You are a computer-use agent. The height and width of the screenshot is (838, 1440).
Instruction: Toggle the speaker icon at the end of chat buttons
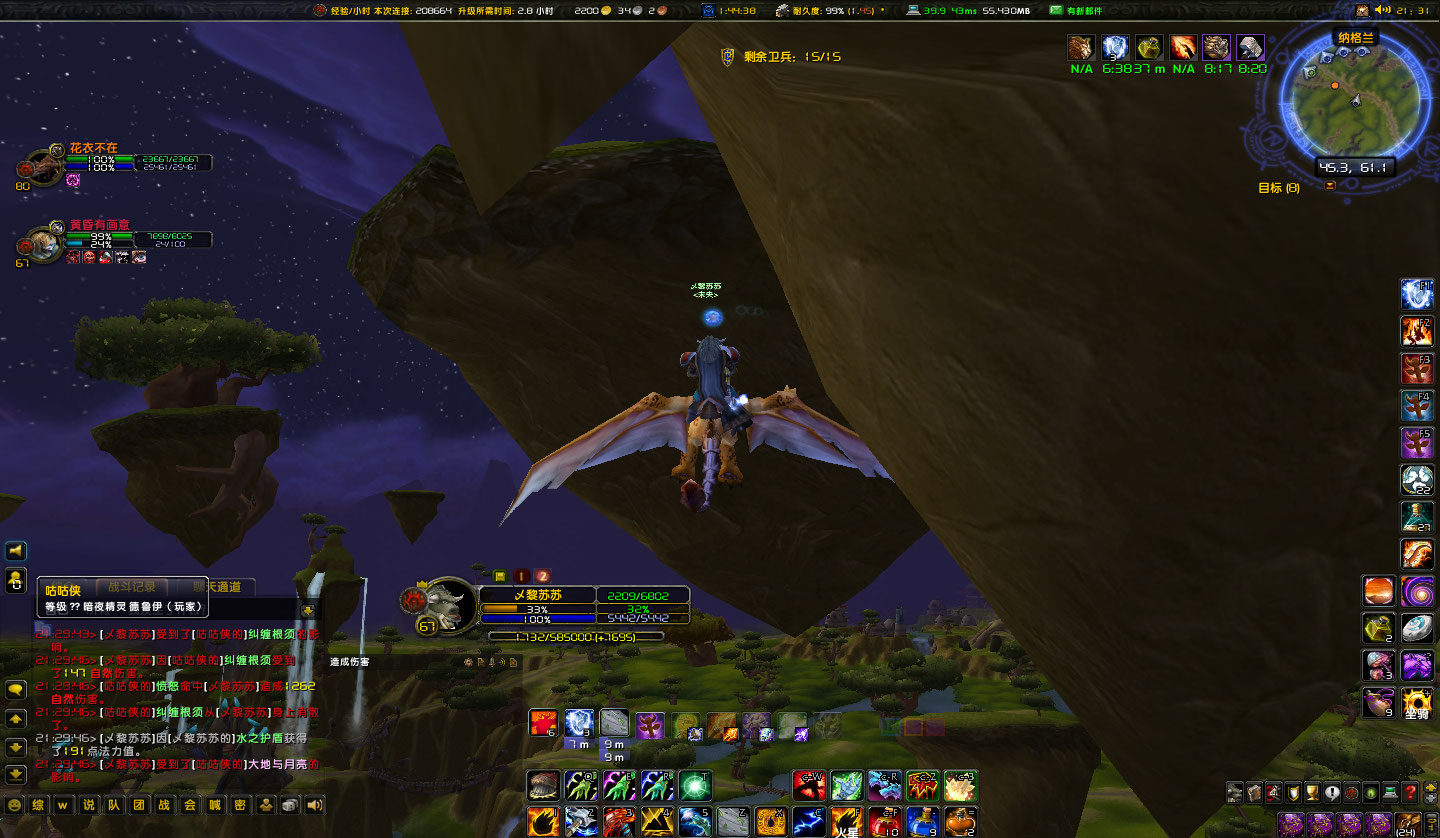pos(313,804)
